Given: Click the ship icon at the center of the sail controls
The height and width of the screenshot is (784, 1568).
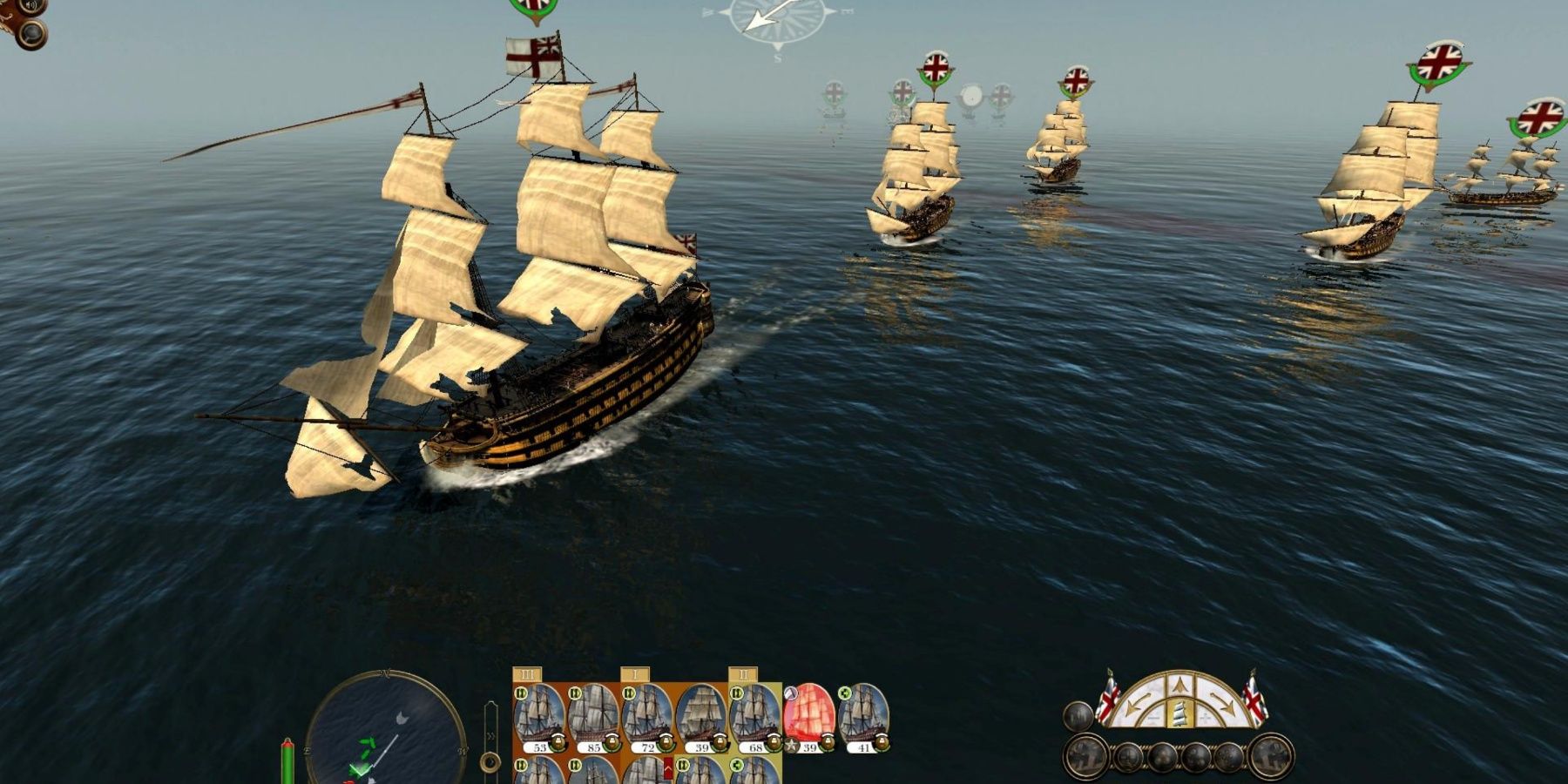Looking at the screenshot, I should 1179,714.
